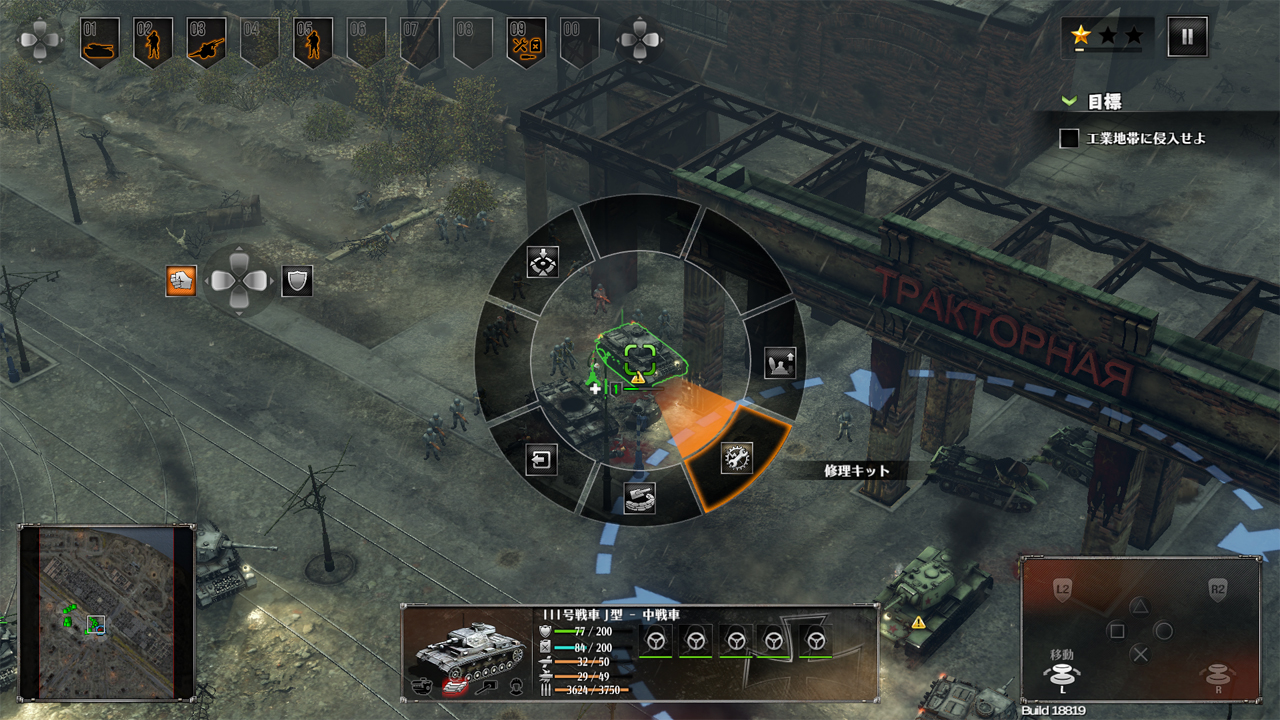
Task: Open the minimap
Action: point(106,611)
